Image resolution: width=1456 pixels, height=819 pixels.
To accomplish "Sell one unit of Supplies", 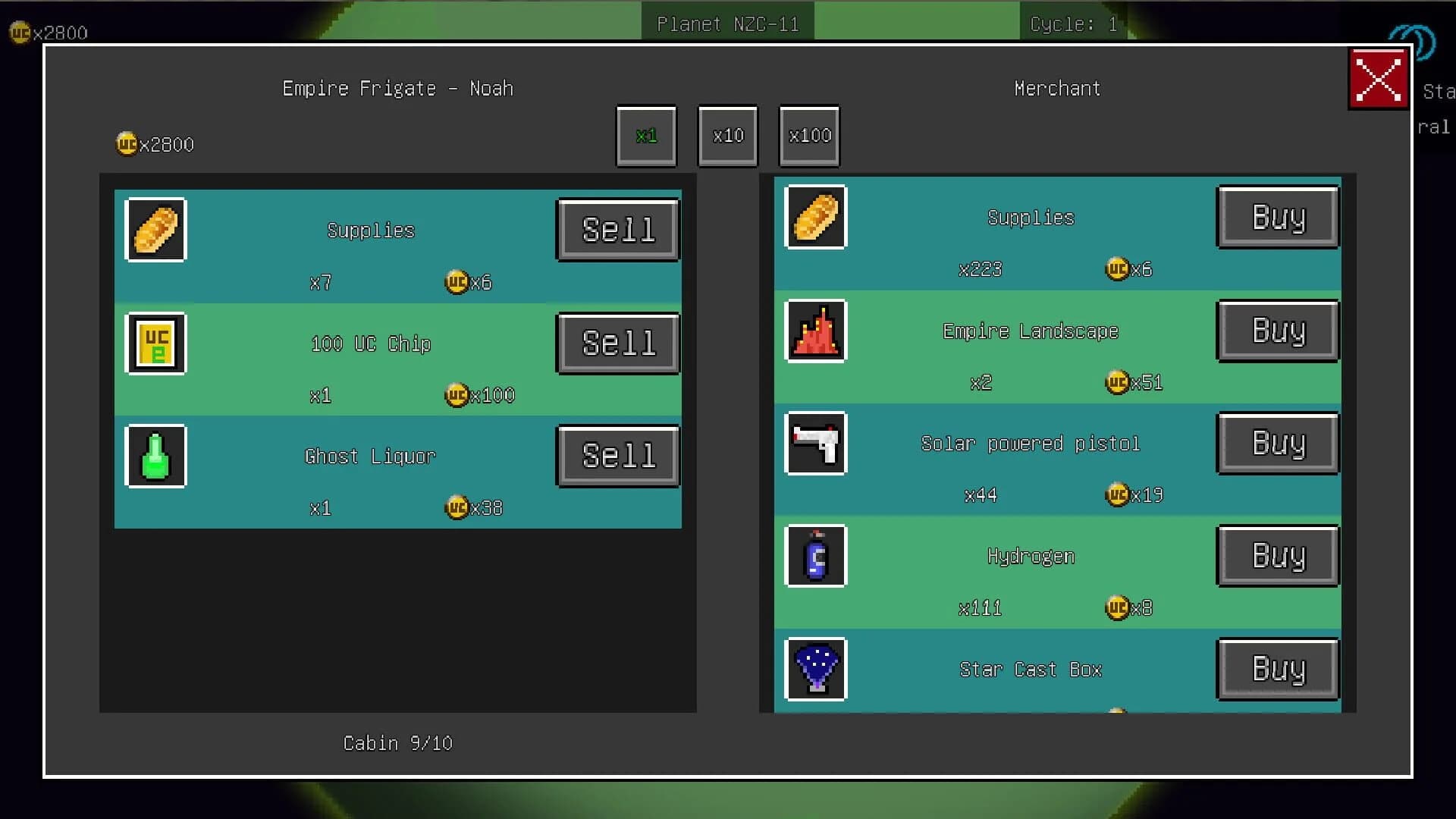I will click(617, 229).
